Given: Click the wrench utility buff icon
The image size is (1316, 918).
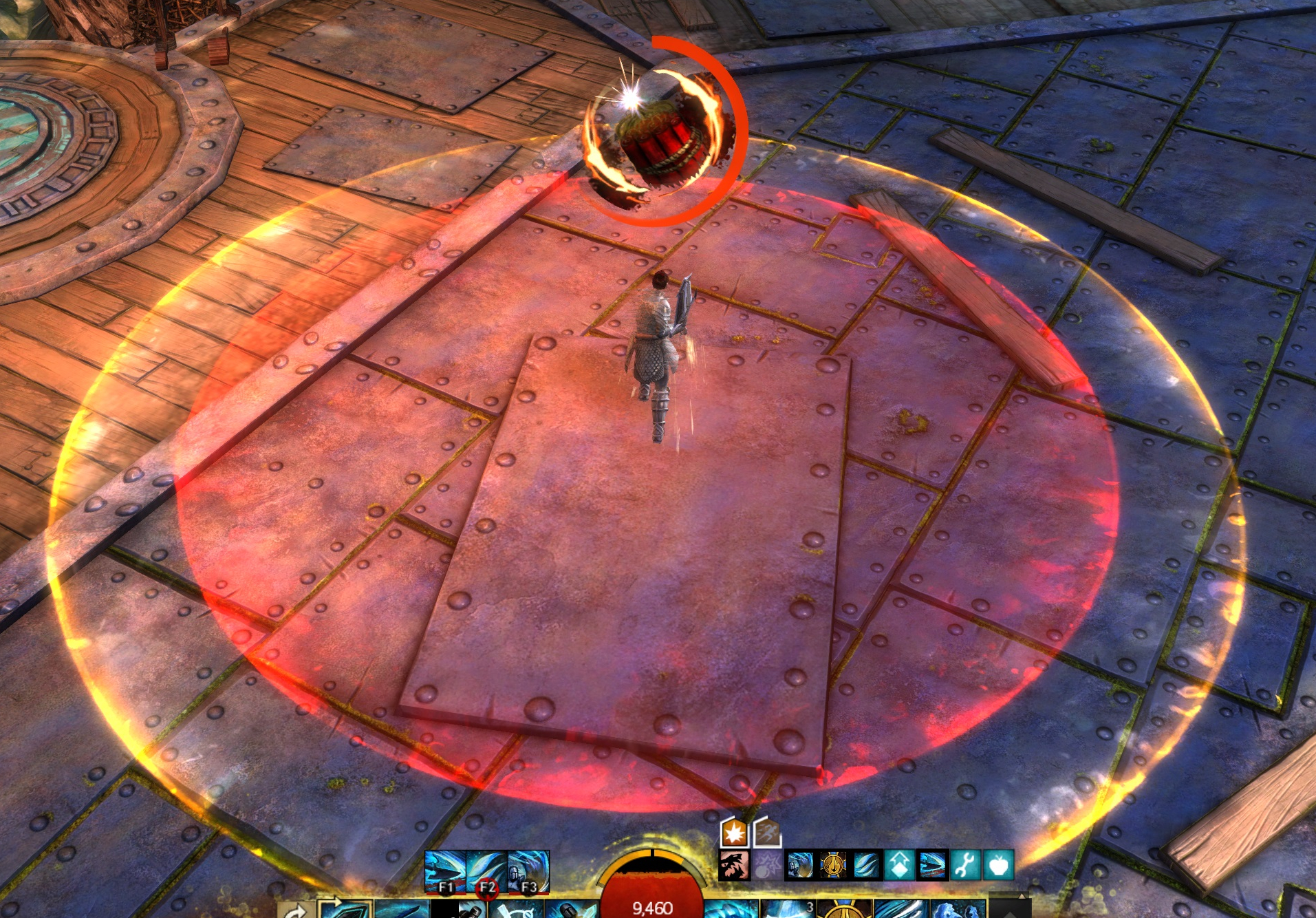Looking at the screenshot, I should point(965,866).
